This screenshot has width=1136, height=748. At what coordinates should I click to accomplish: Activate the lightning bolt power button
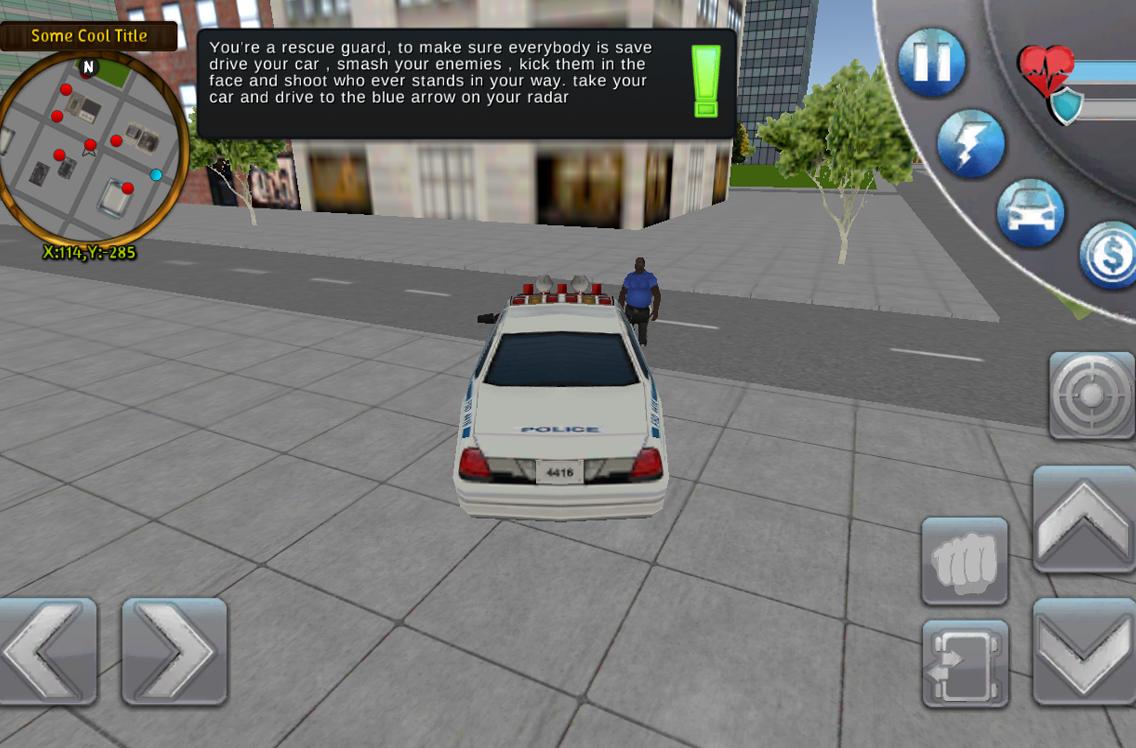[x=970, y=144]
